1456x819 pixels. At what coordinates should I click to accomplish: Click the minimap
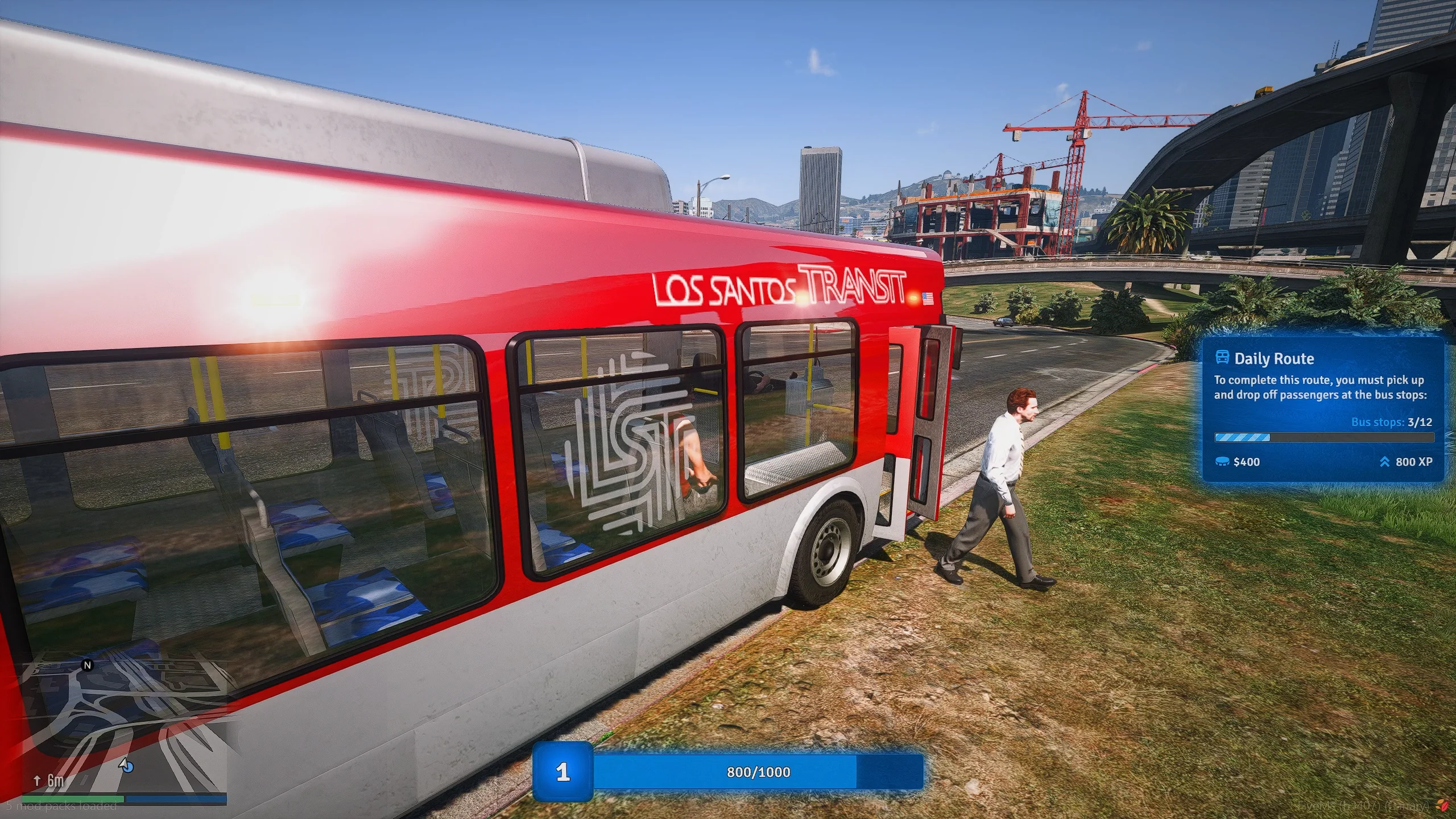point(124,728)
